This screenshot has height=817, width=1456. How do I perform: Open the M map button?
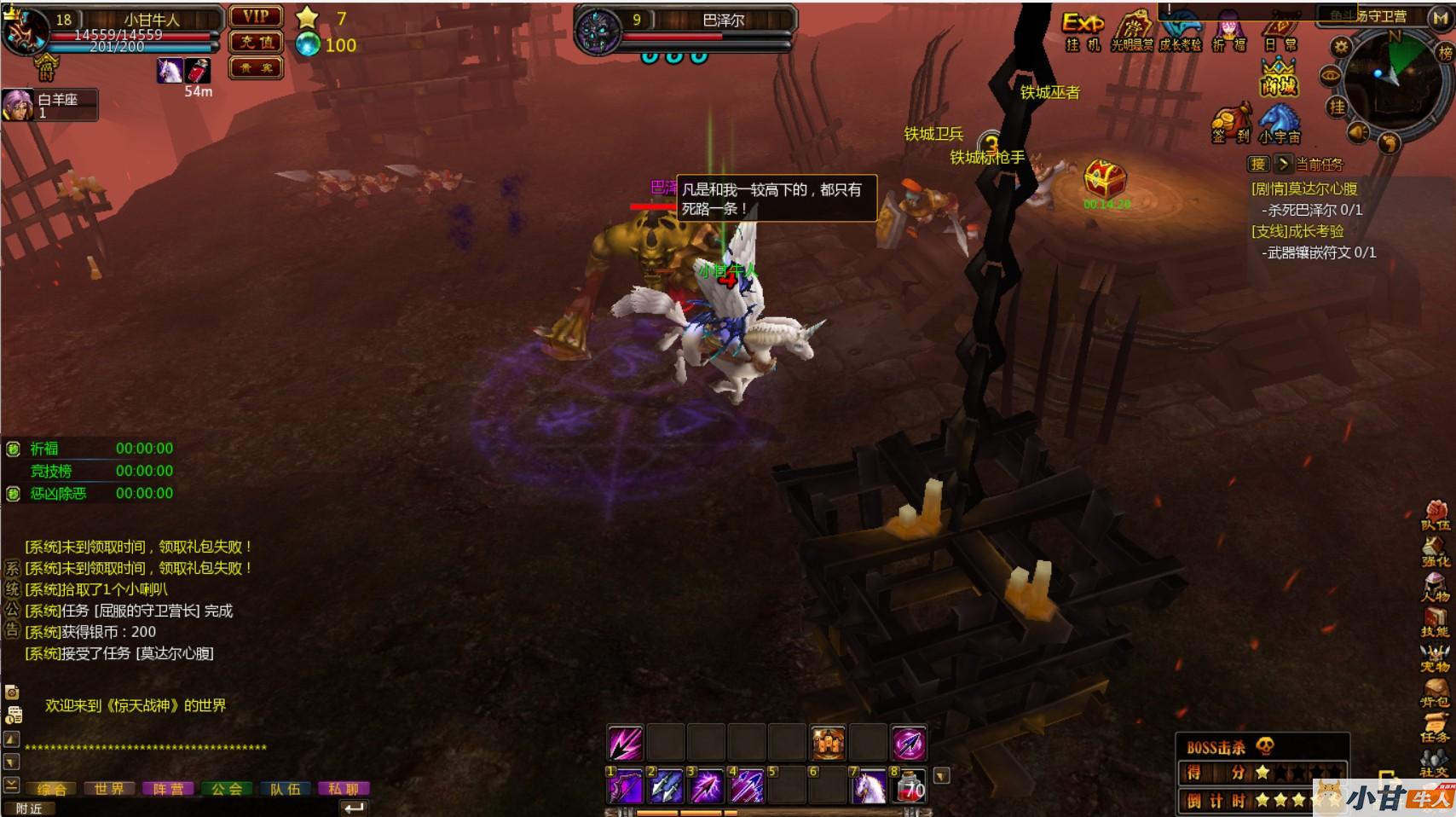(x=1441, y=18)
